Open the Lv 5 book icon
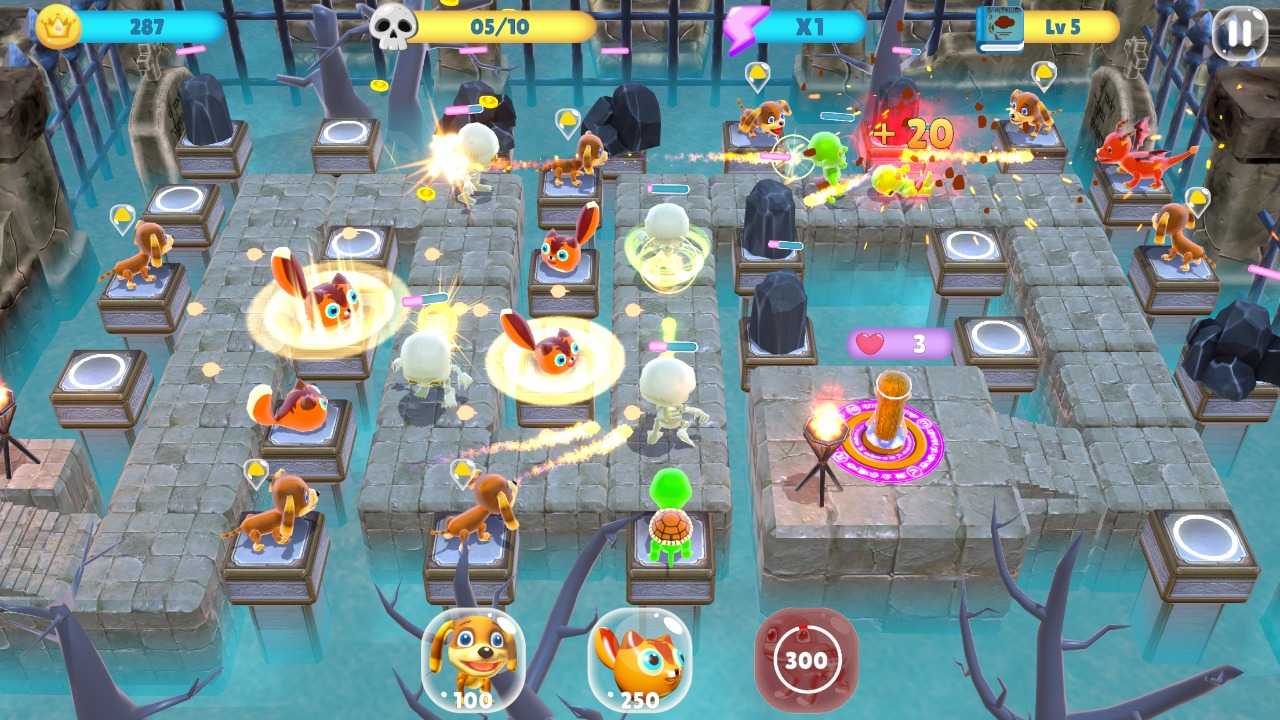 1000,28
